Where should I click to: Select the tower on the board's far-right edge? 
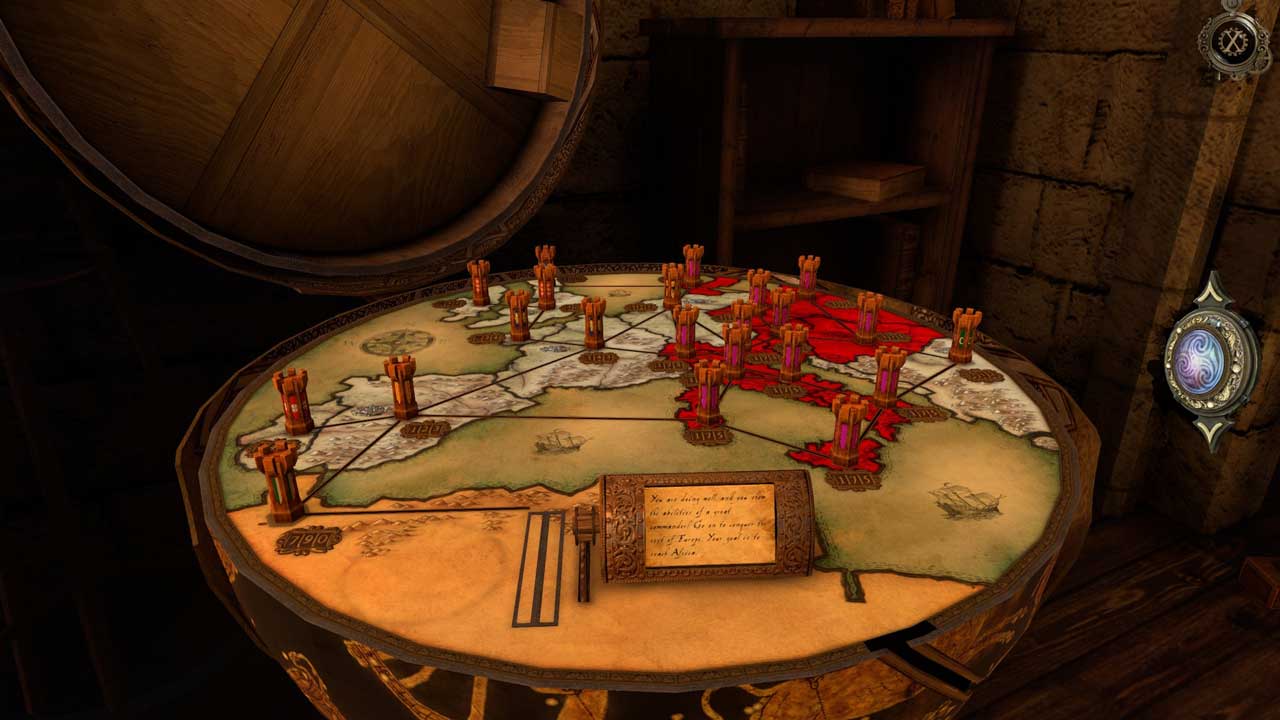tap(965, 334)
